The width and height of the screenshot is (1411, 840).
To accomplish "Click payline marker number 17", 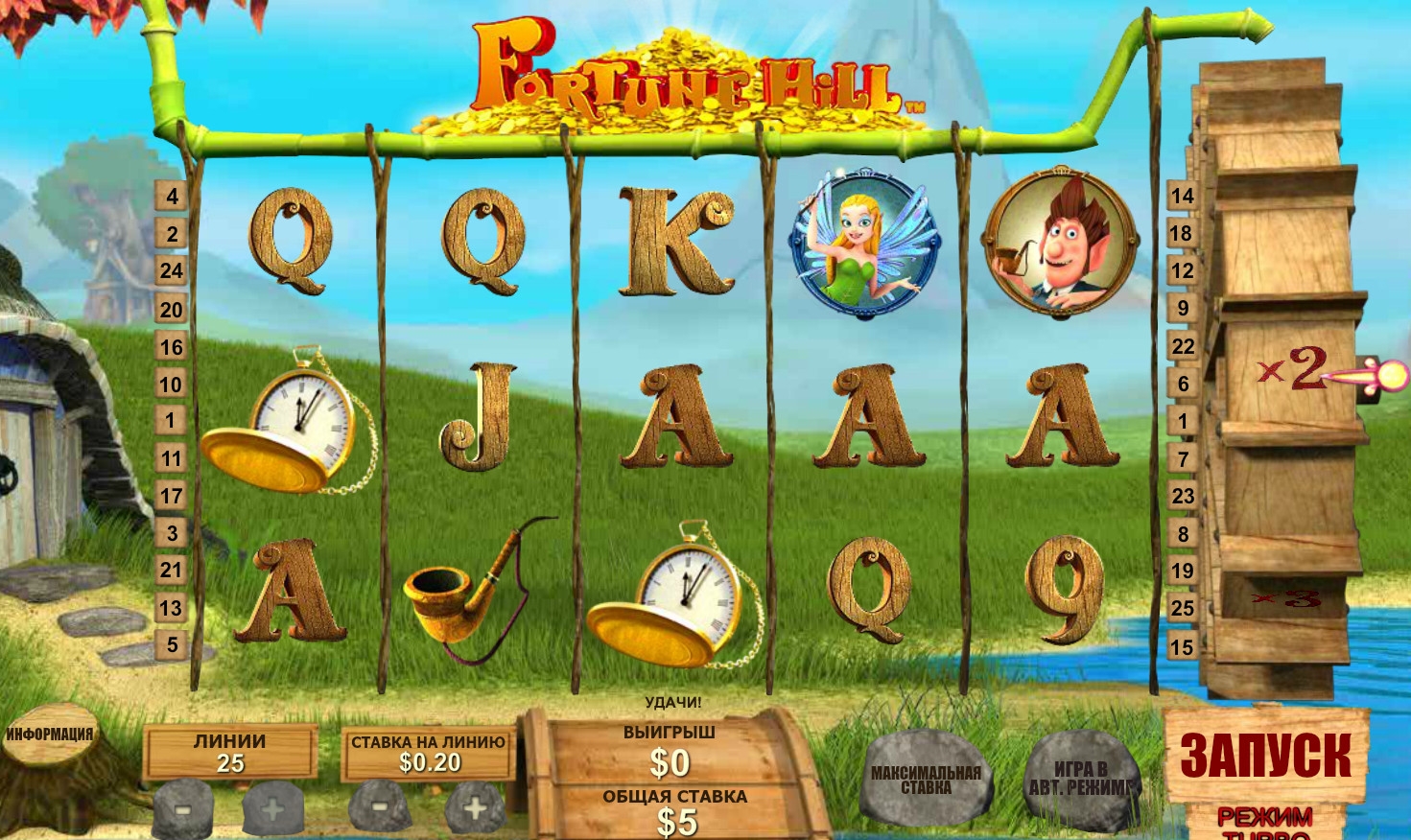I will [172, 496].
